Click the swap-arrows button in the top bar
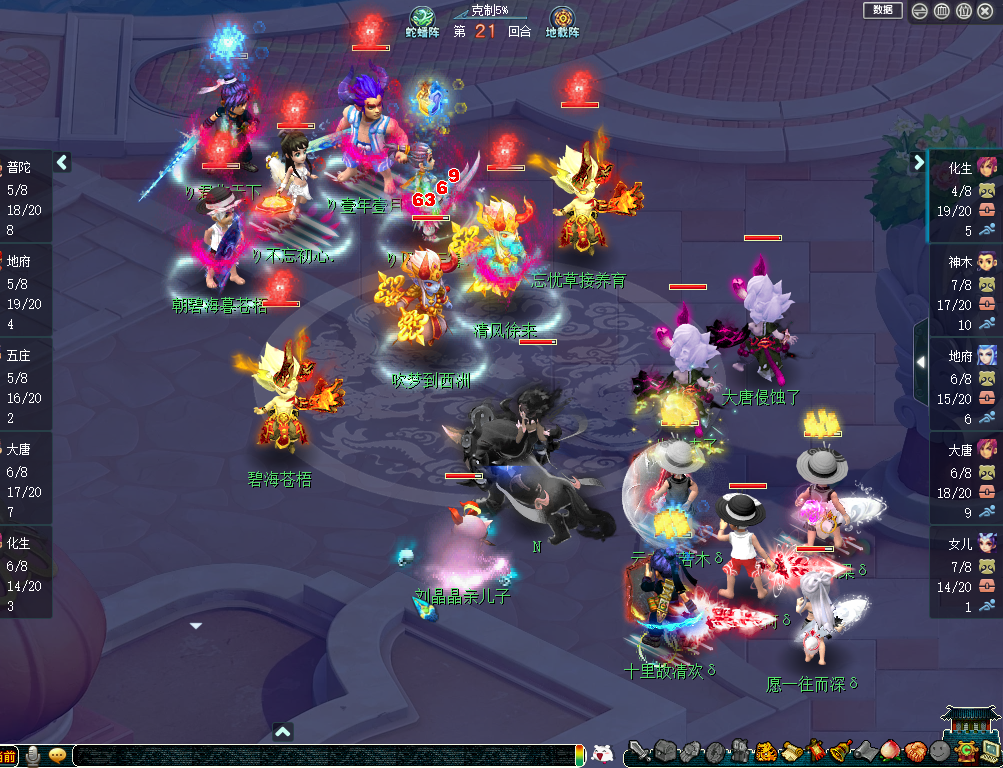The image size is (1003, 768). click(x=920, y=11)
